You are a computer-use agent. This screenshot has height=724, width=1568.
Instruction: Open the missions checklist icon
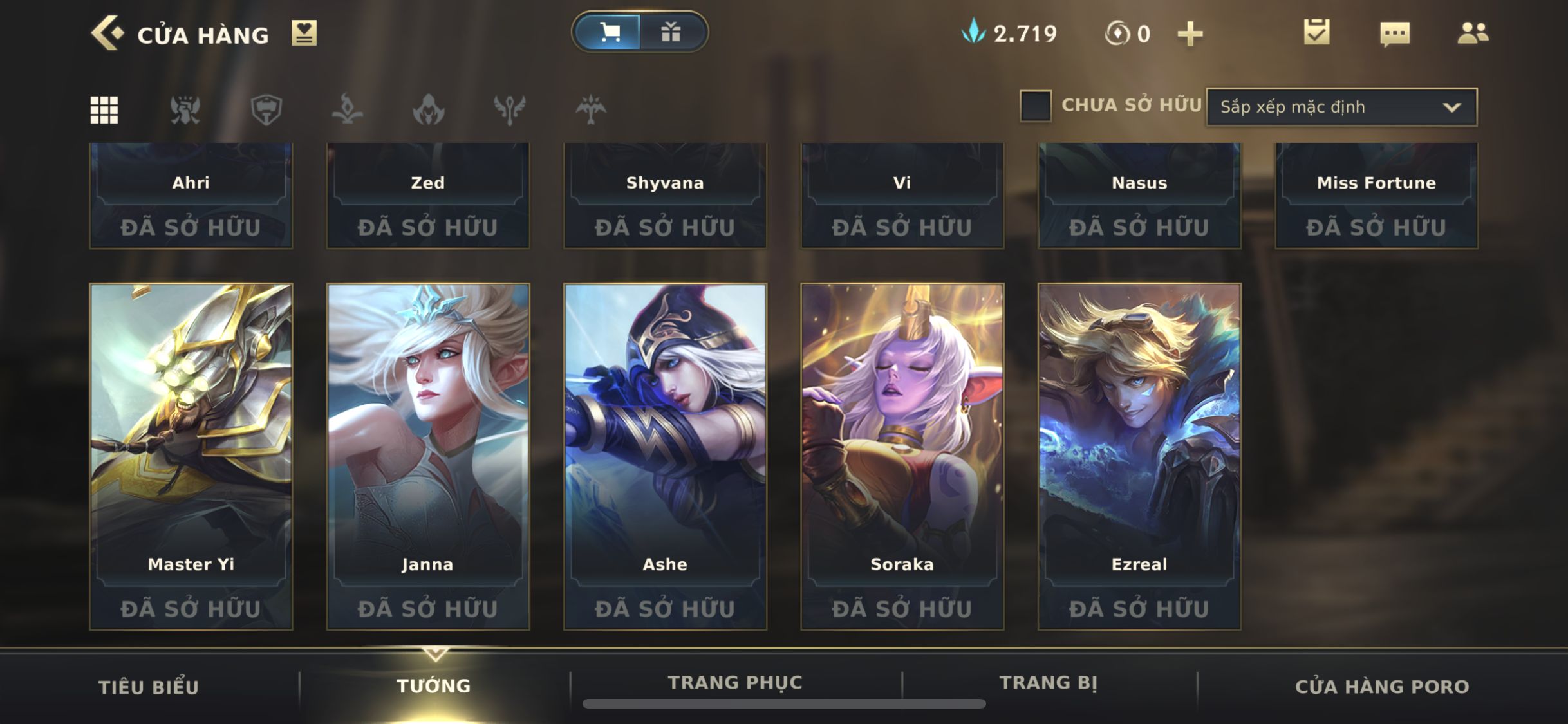(1316, 32)
